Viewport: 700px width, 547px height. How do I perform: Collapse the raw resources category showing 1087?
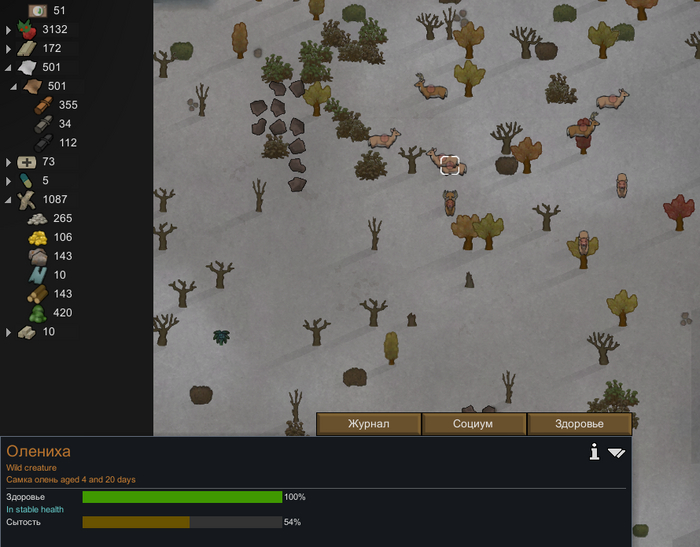[x=8, y=200]
